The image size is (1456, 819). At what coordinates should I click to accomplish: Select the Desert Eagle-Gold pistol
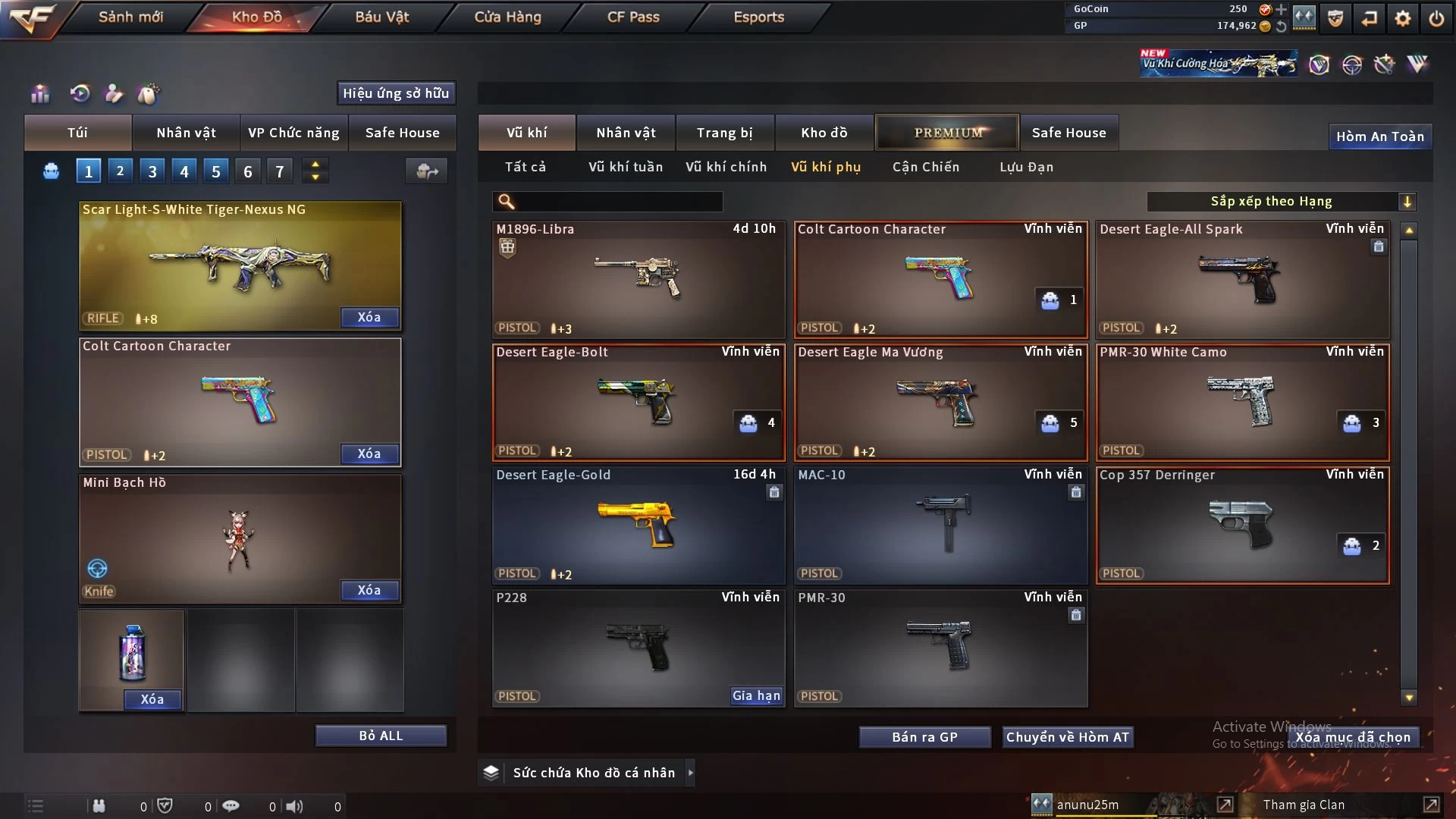[x=638, y=525]
